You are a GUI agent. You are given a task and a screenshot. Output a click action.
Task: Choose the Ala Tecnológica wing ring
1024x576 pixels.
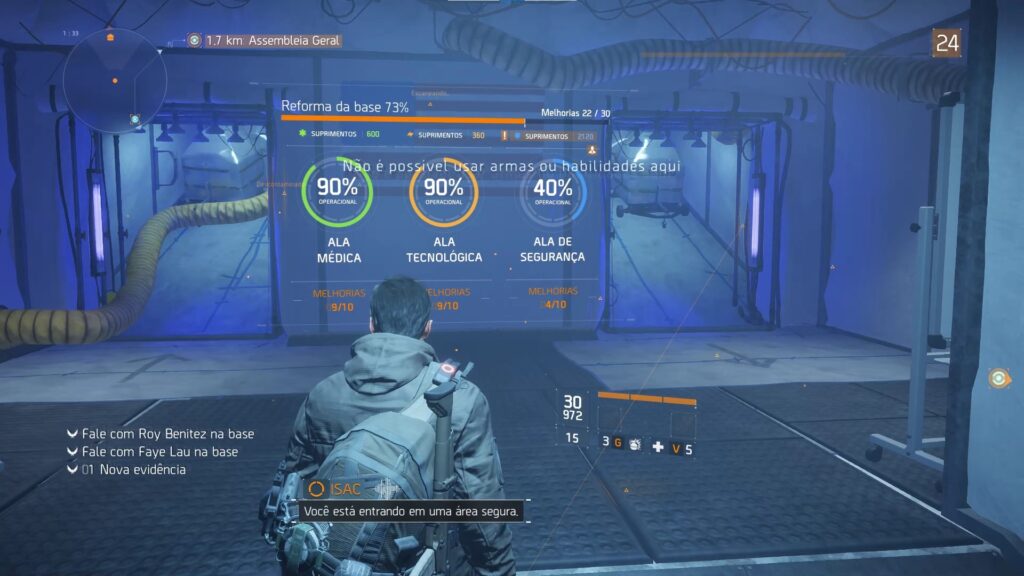pyautogui.click(x=444, y=190)
